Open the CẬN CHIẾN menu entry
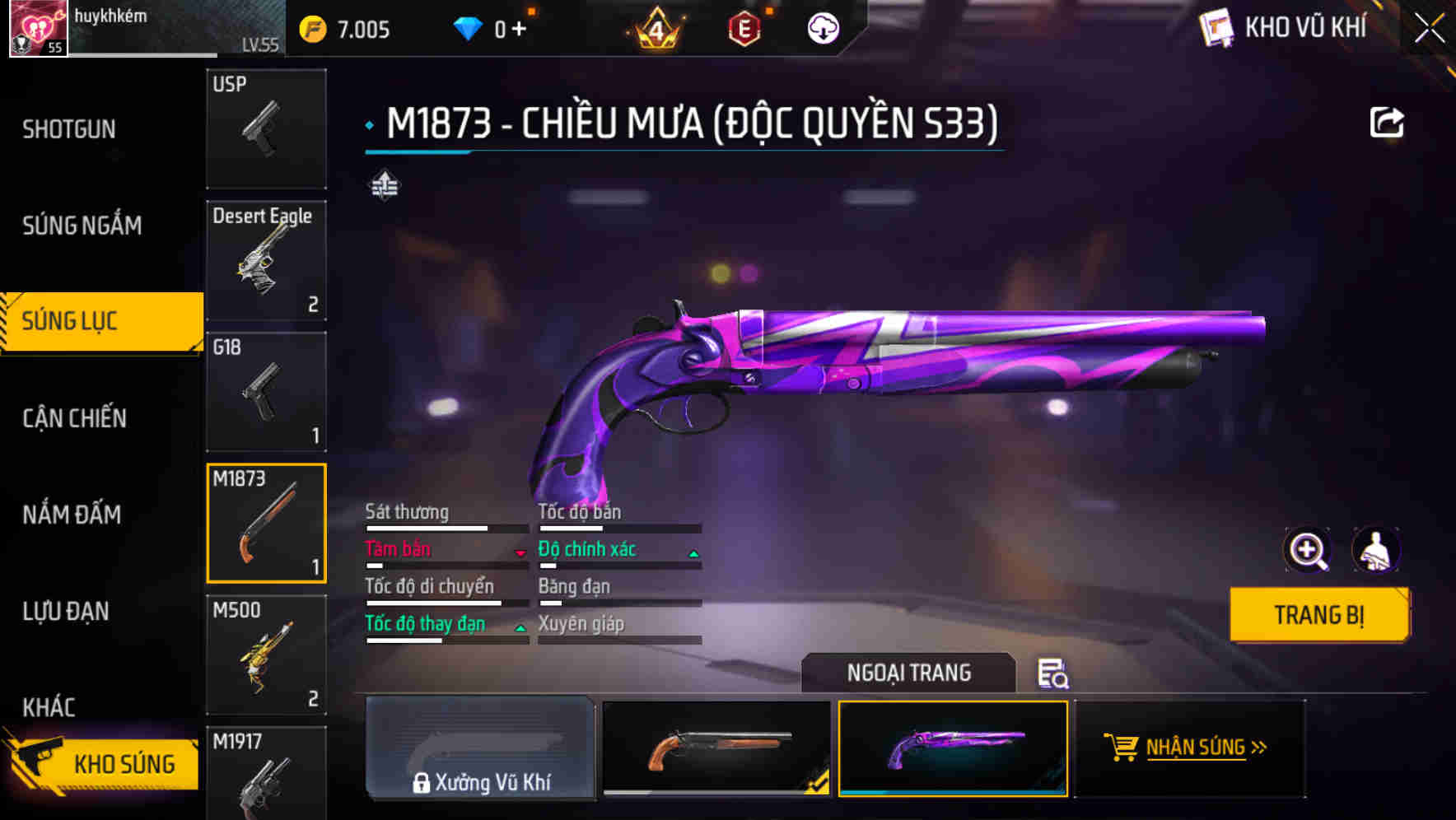The image size is (1456, 820). [x=73, y=418]
